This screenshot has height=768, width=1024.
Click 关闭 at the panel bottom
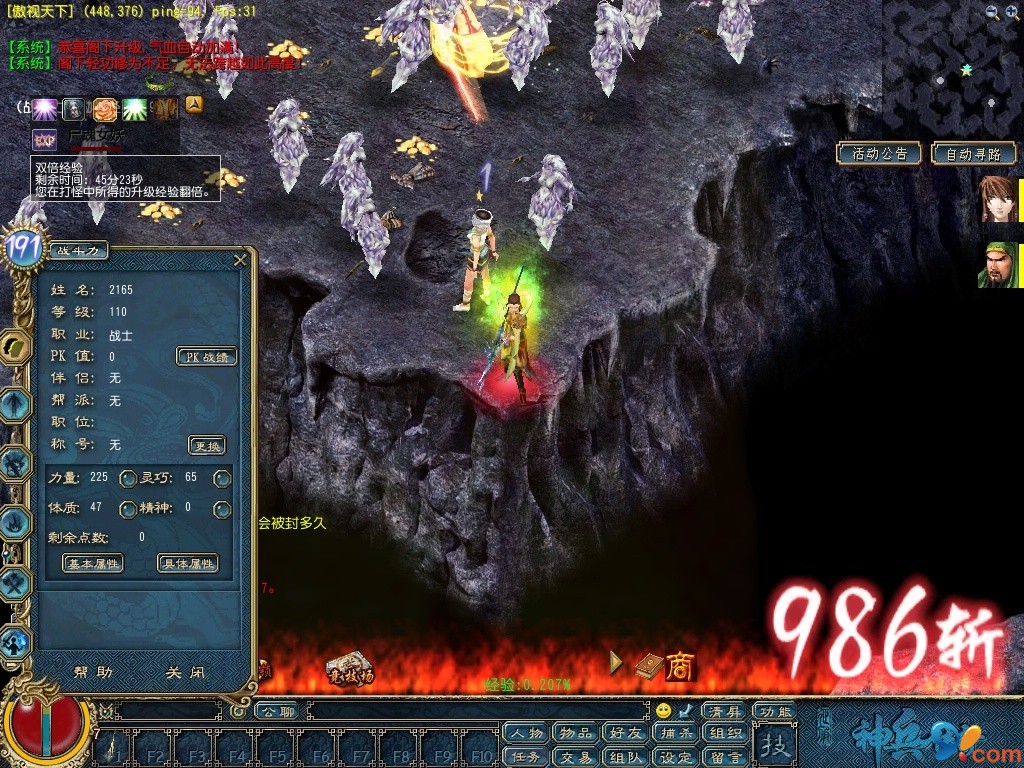coord(186,673)
